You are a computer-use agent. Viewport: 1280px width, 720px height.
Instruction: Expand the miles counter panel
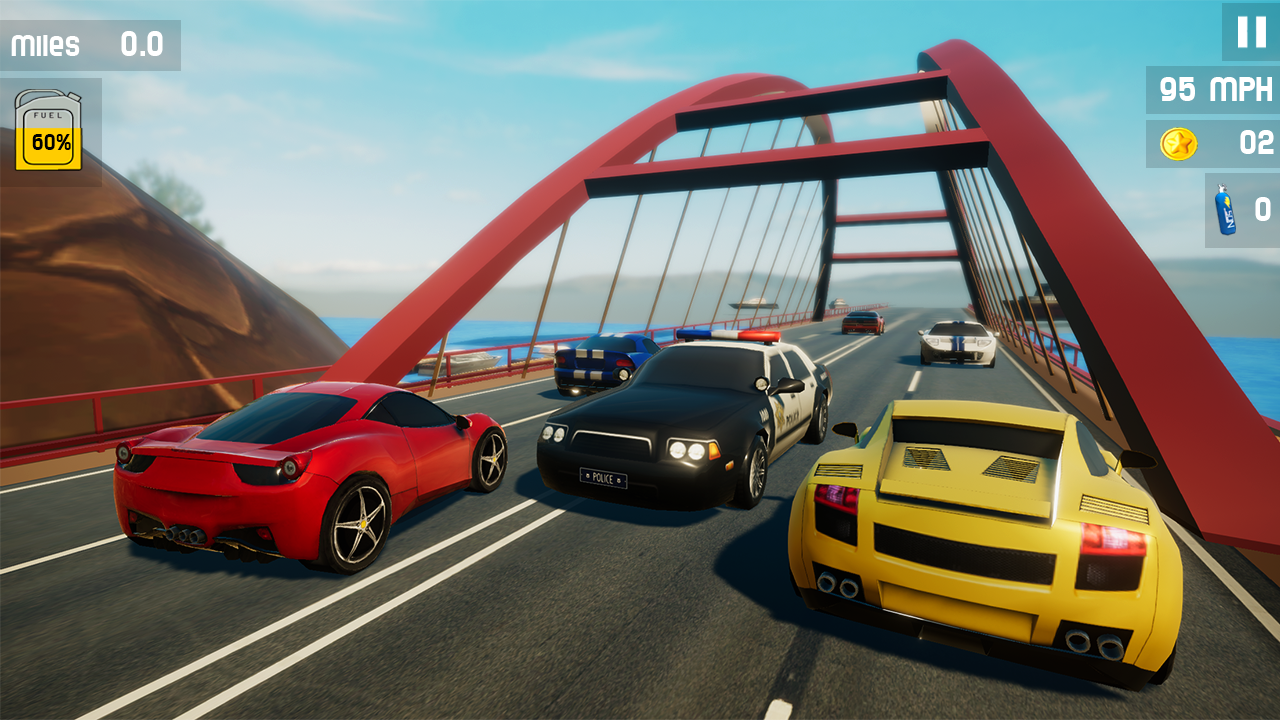coord(90,45)
